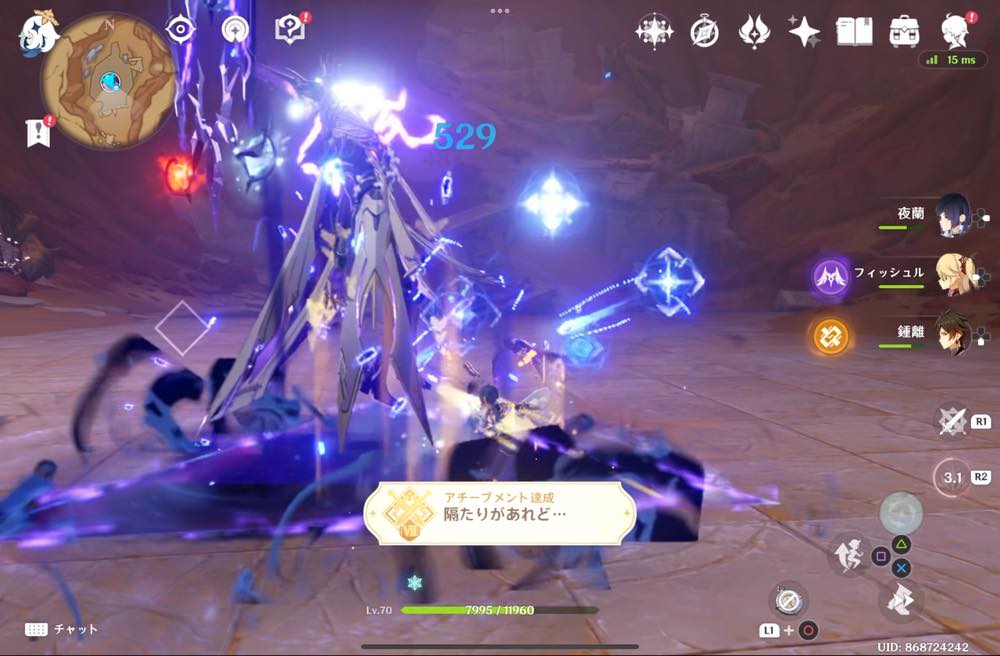Open the quest bookmark notification
This screenshot has width=1000, height=656.
37,132
